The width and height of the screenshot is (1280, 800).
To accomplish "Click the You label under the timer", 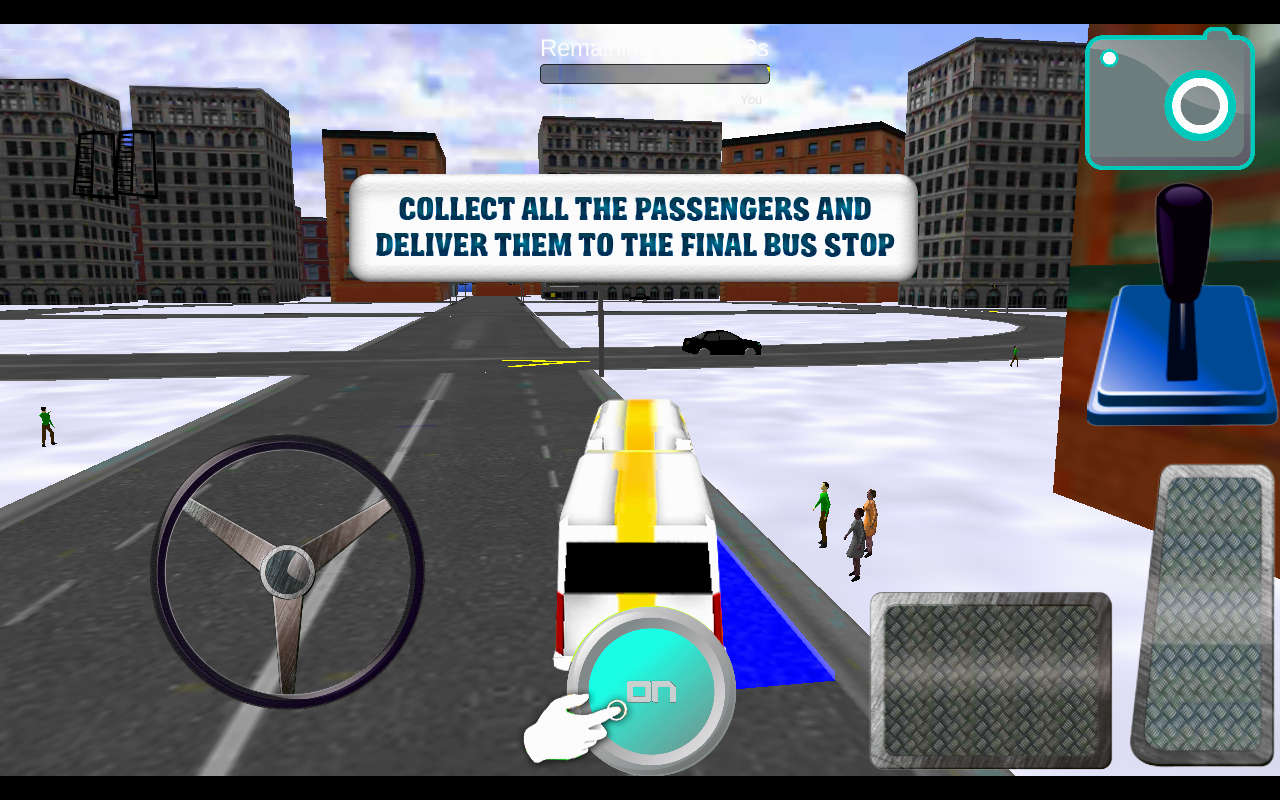I will pyautogui.click(x=750, y=99).
